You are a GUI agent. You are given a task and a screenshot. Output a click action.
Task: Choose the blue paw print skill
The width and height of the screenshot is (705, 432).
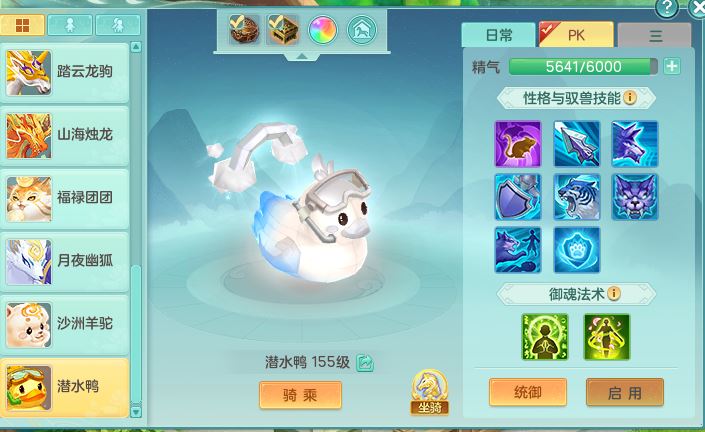tap(577, 250)
